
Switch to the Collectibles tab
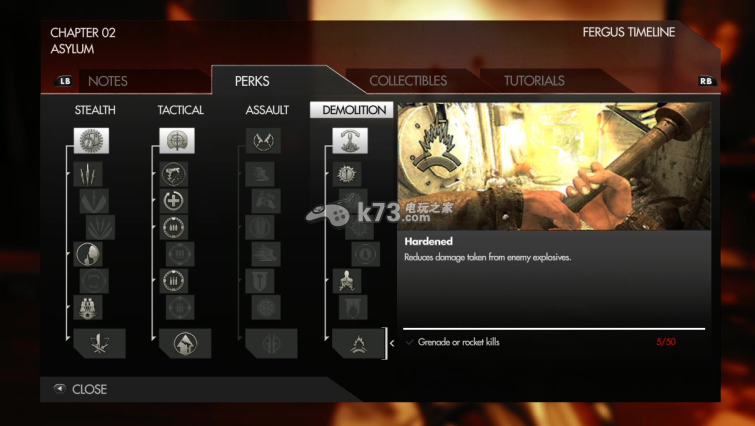(x=408, y=81)
